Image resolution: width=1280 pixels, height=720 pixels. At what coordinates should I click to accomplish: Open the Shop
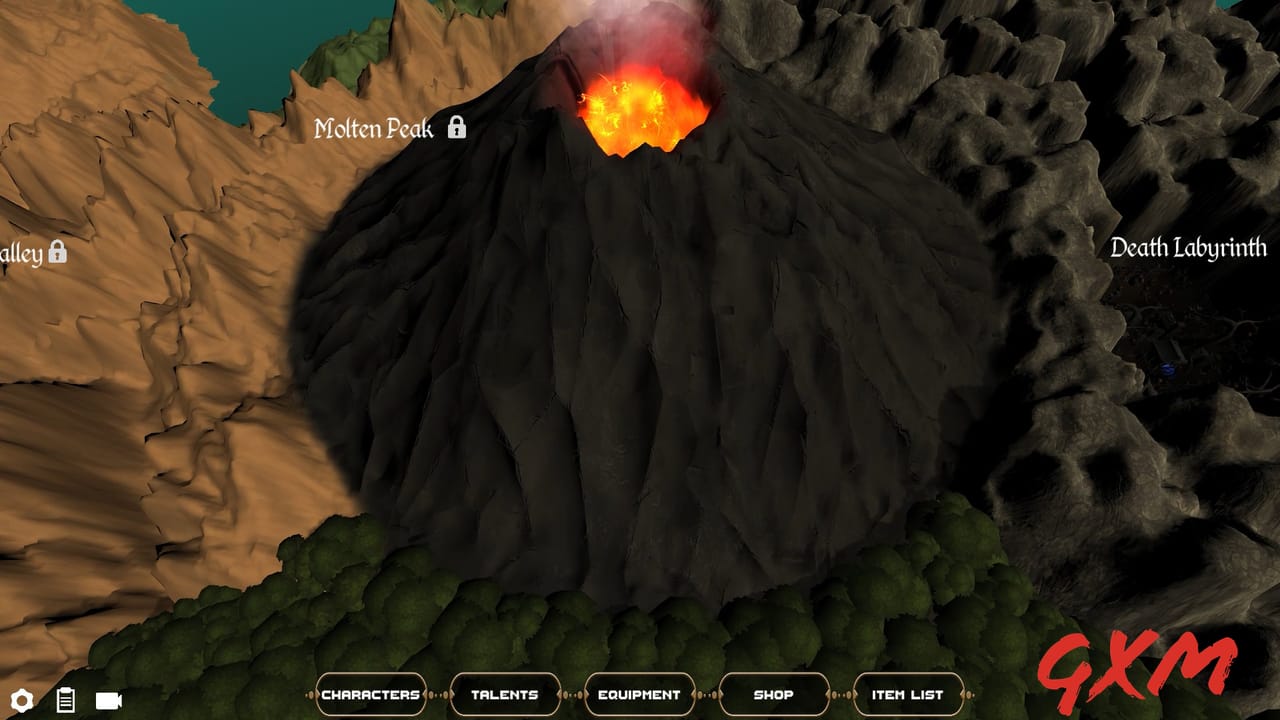click(774, 693)
